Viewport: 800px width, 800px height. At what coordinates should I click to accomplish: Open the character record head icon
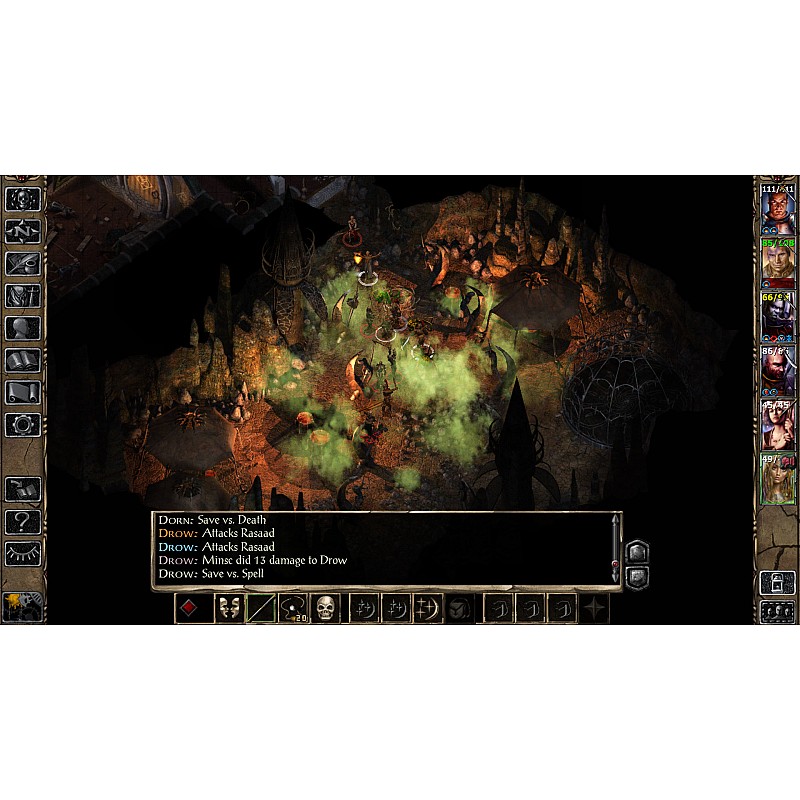22,327
